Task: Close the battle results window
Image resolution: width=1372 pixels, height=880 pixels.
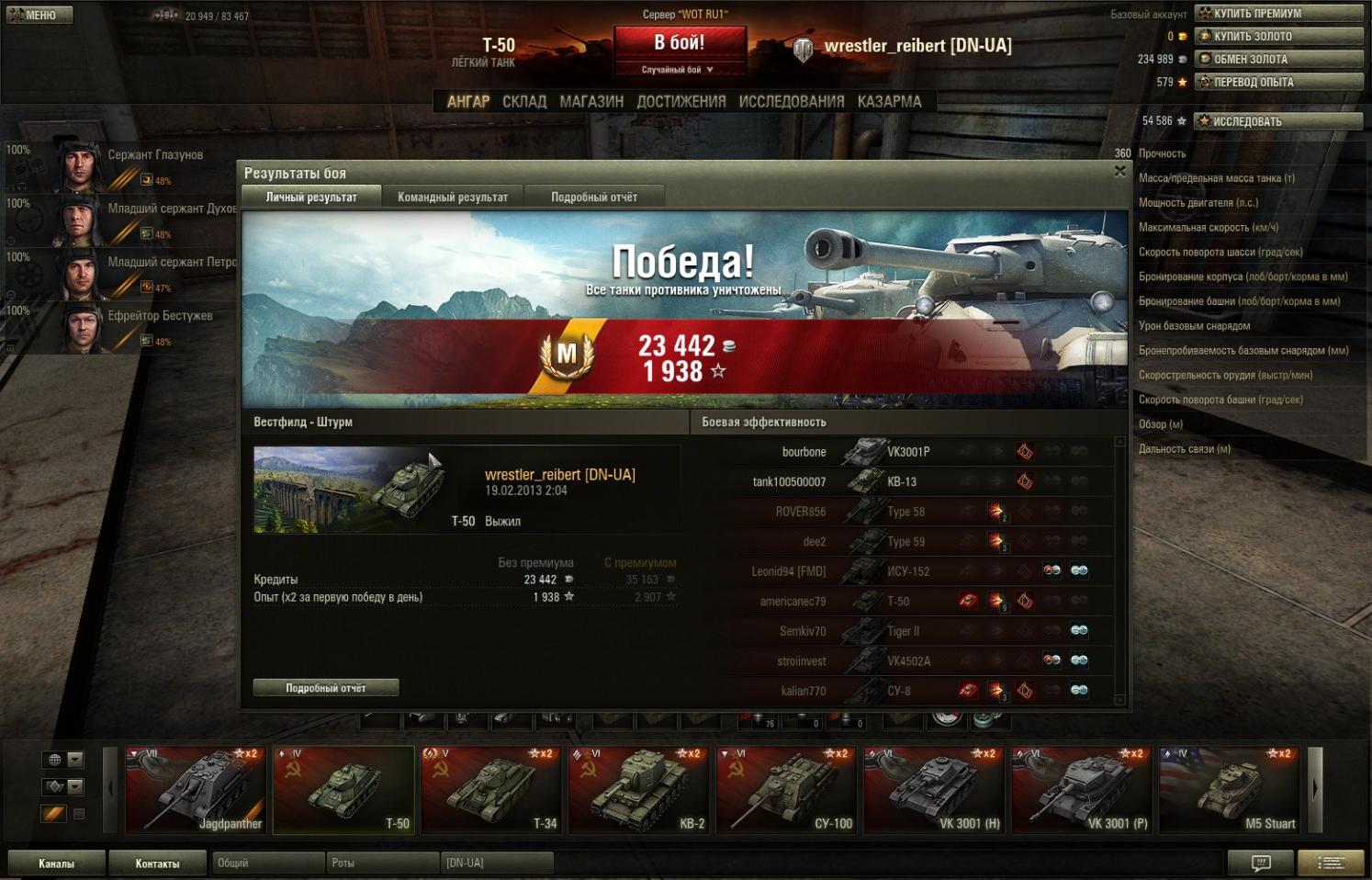Action: 1119,171
